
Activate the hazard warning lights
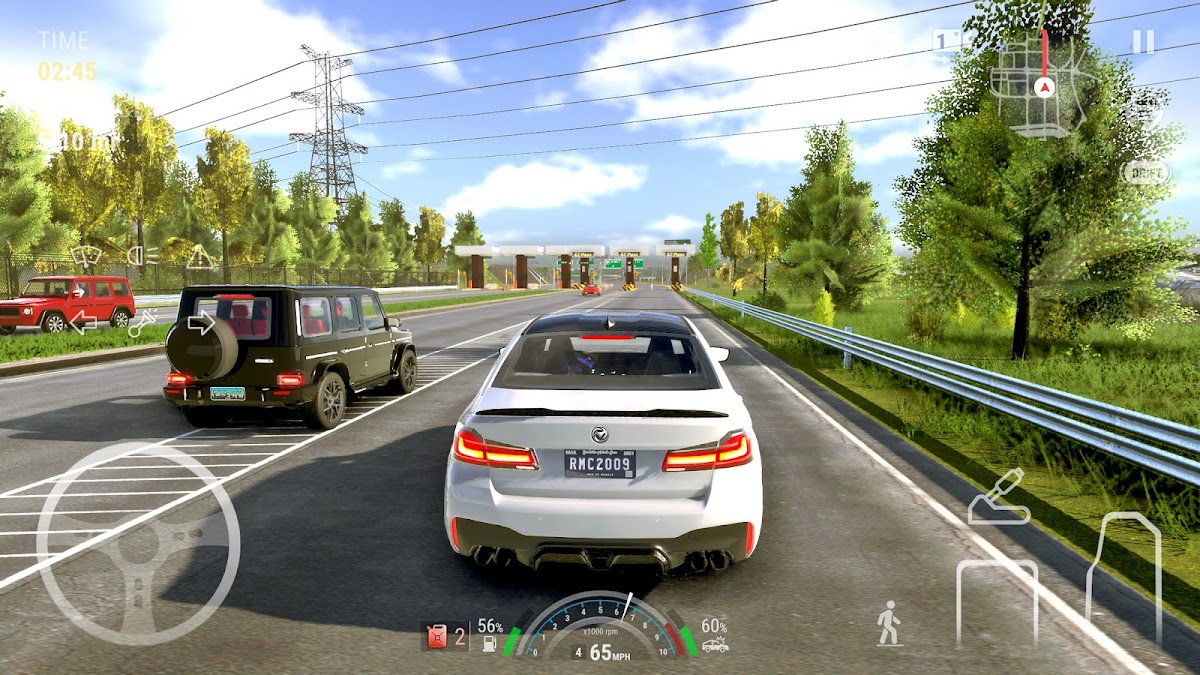pos(200,257)
